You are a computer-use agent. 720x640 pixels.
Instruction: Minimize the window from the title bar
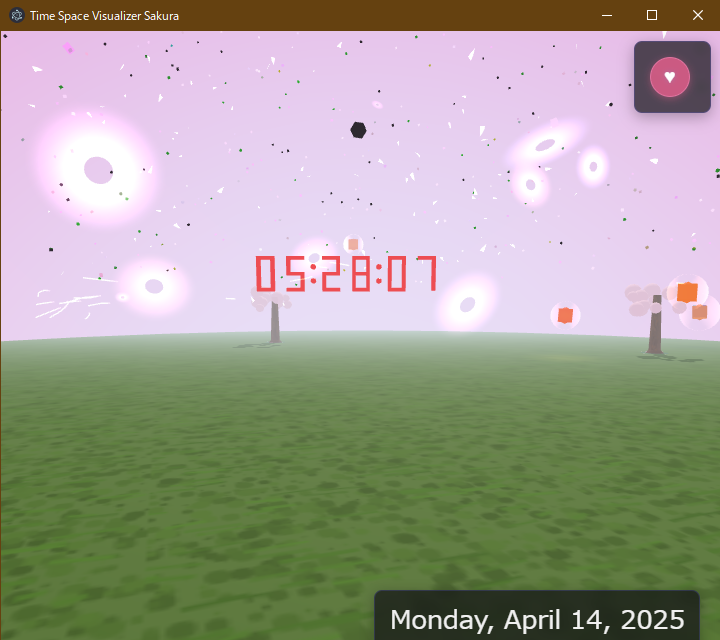606,15
